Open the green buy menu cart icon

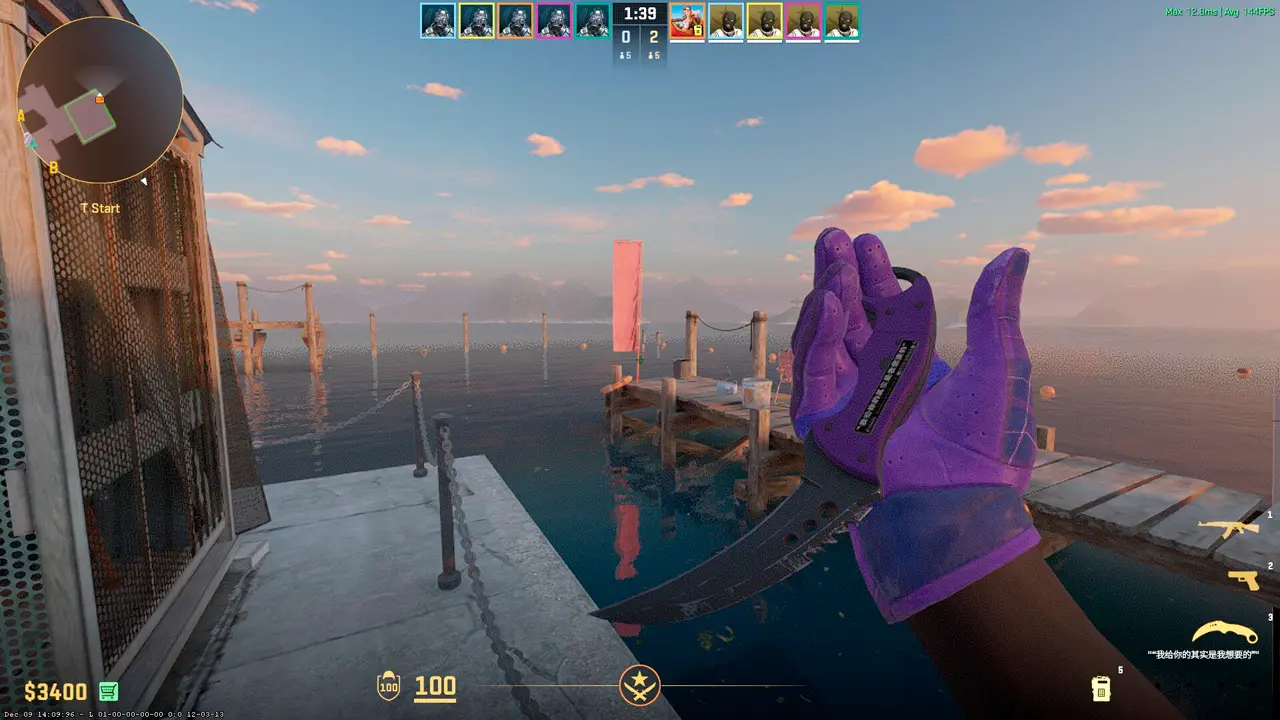point(109,691)
